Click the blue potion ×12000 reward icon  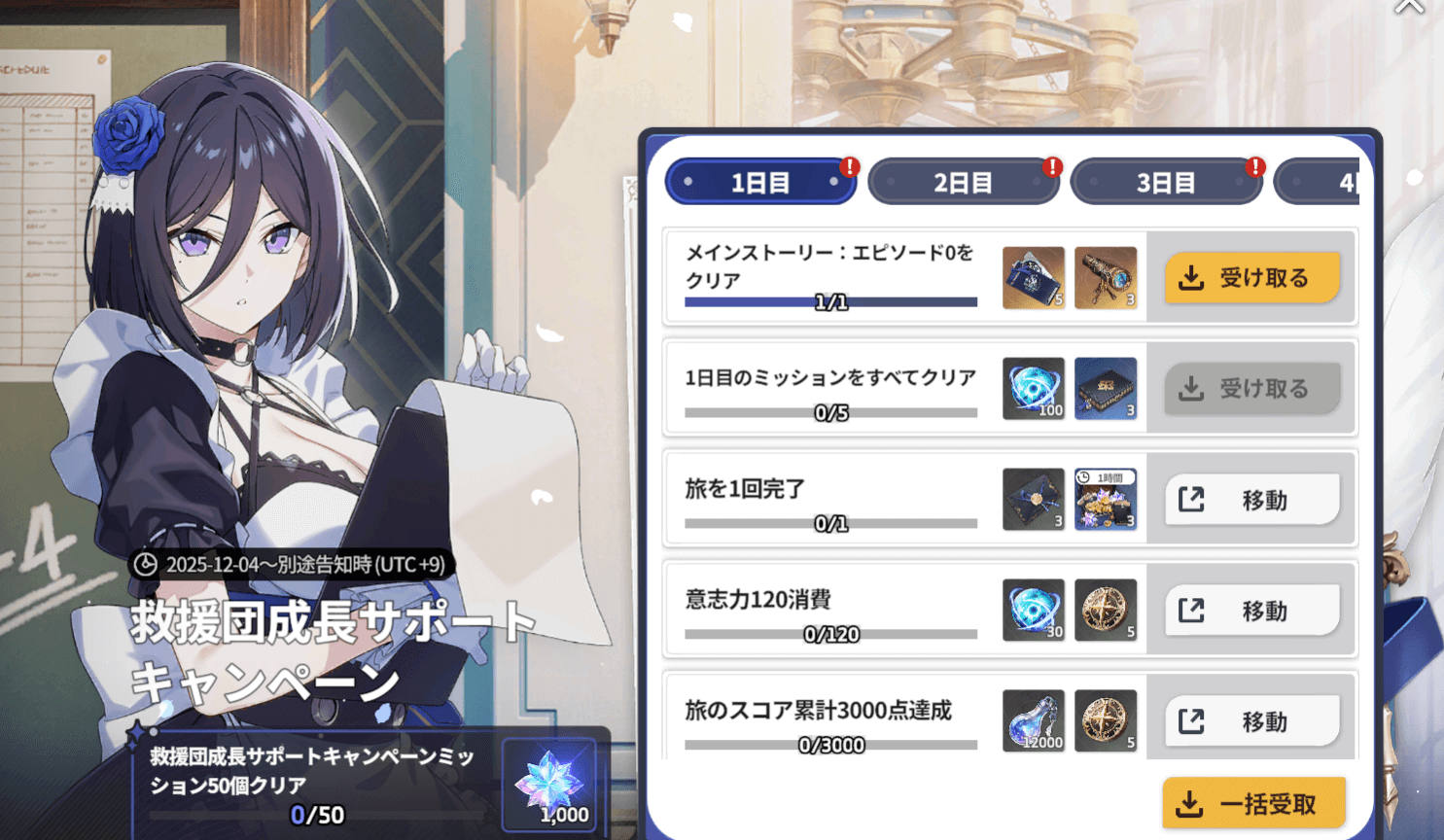coord(1034,721)
